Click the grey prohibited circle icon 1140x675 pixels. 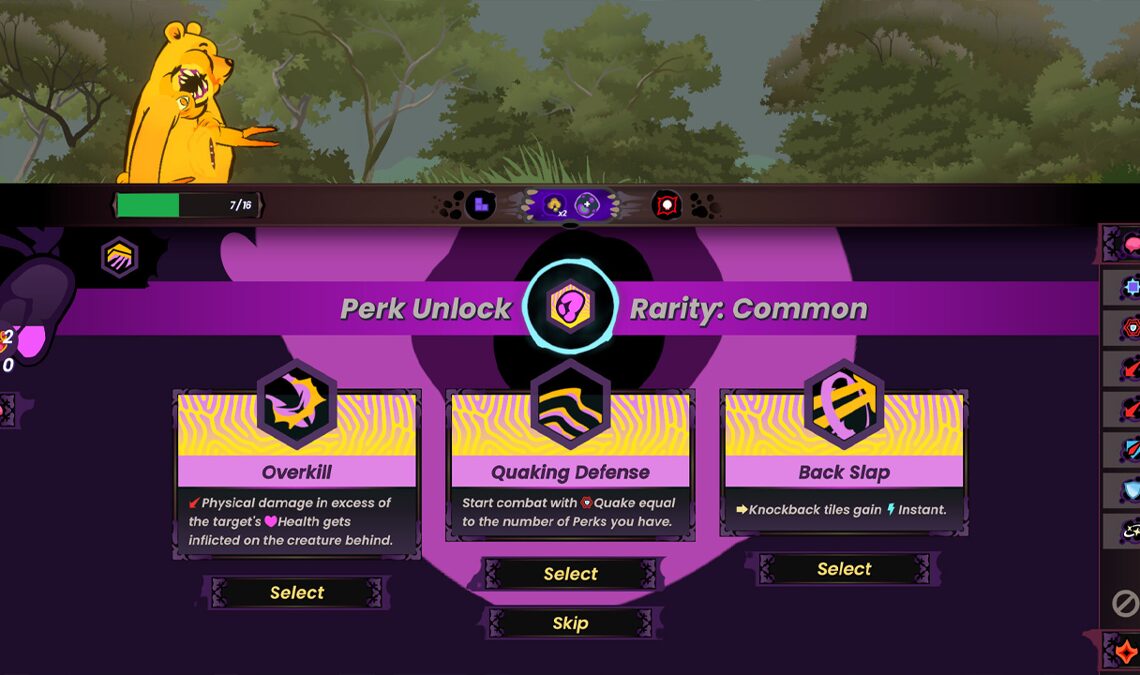pyautogui.click(x=1126, y=603)
